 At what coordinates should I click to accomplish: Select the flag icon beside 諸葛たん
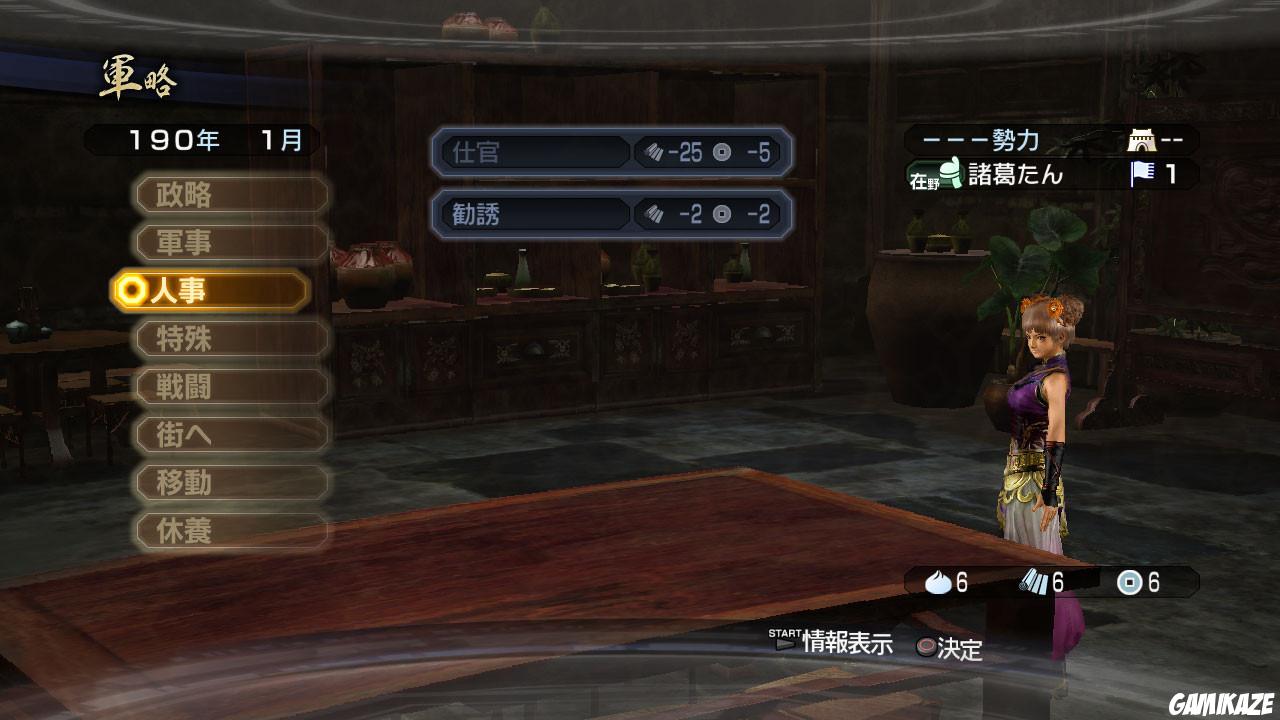(x=1142, y=173)
